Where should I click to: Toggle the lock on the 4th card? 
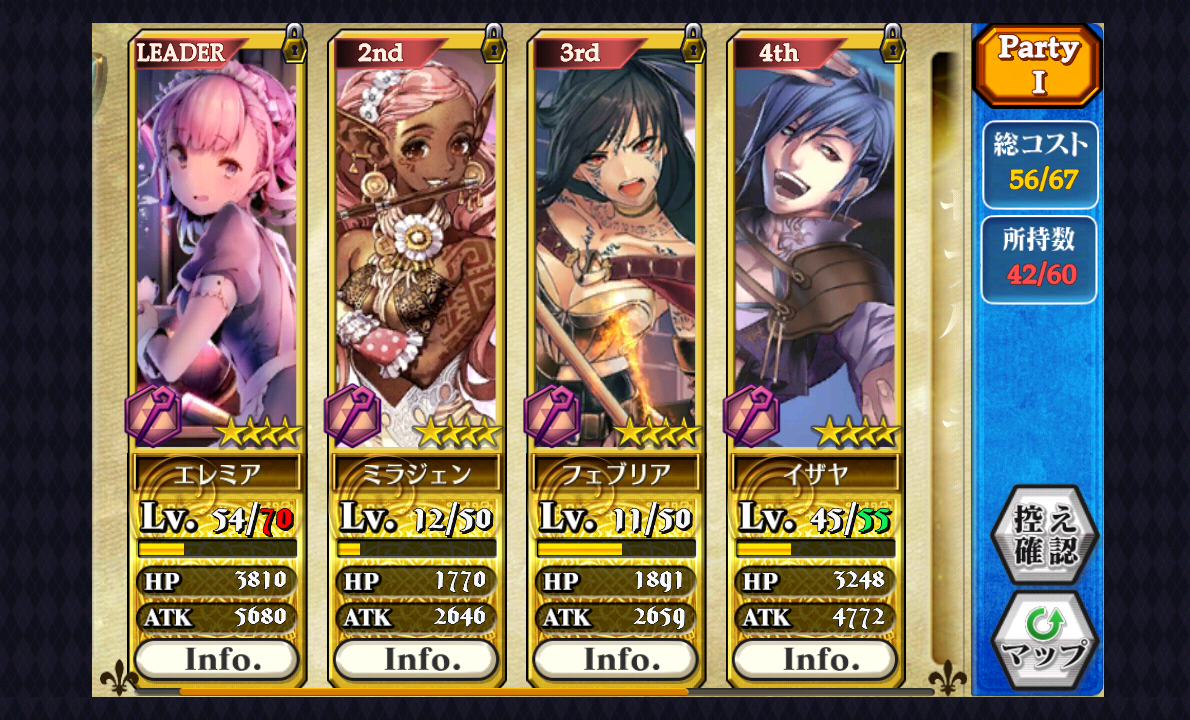click(x=893, y=42)
